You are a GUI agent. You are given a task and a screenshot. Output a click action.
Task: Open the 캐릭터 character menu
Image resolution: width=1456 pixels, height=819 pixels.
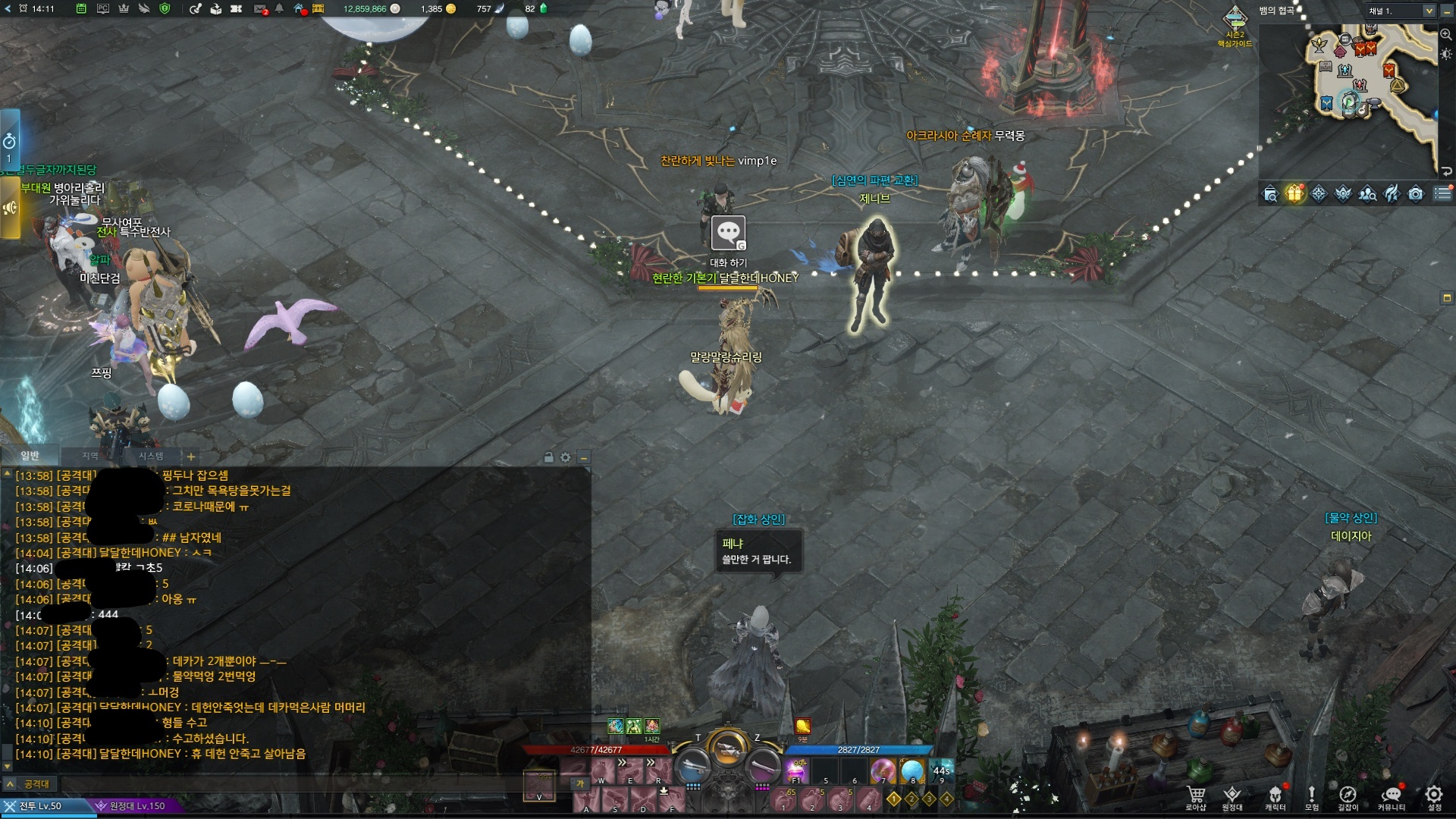click(1275, 795)
